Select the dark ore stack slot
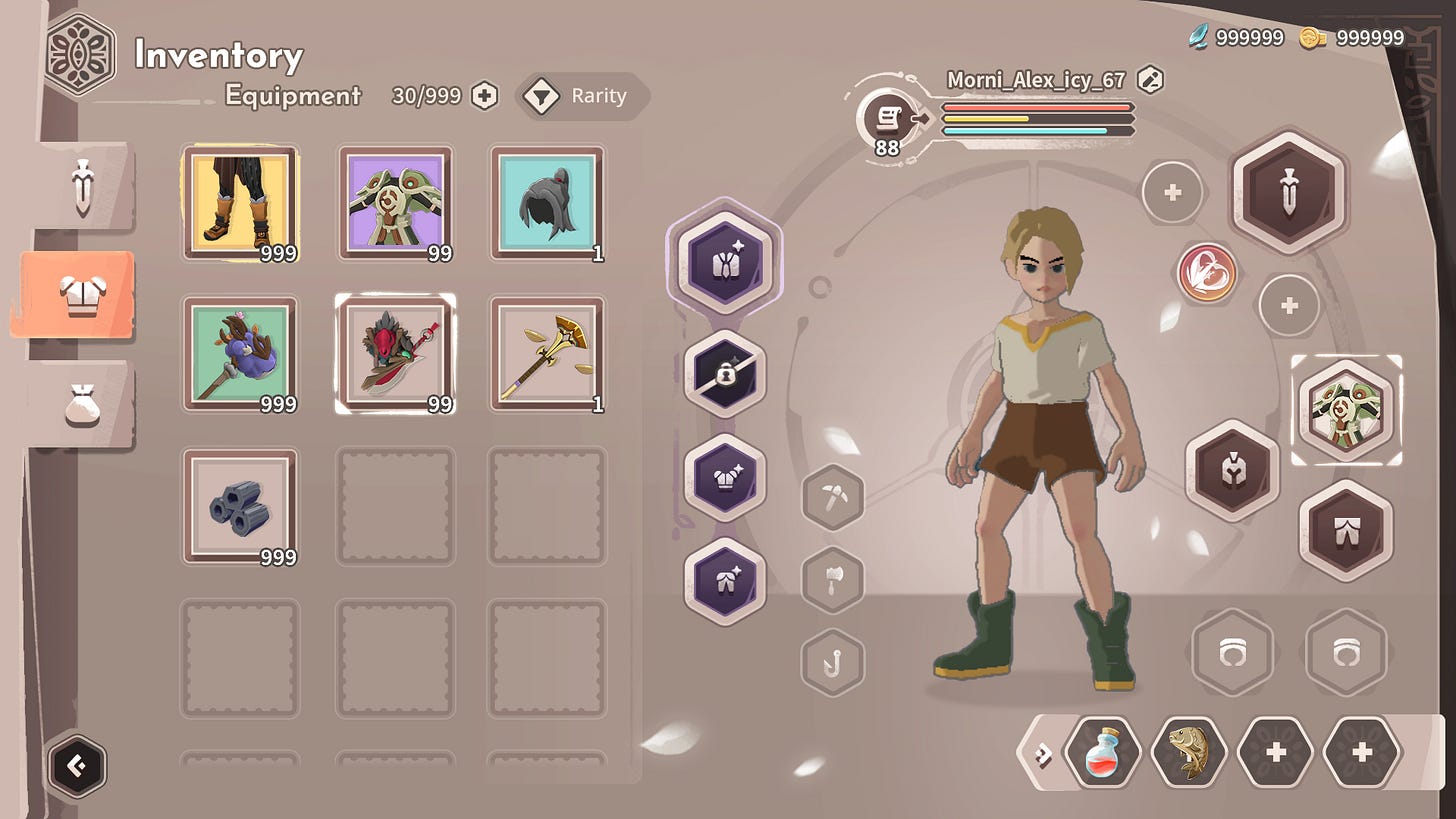 tap(240, 506)
